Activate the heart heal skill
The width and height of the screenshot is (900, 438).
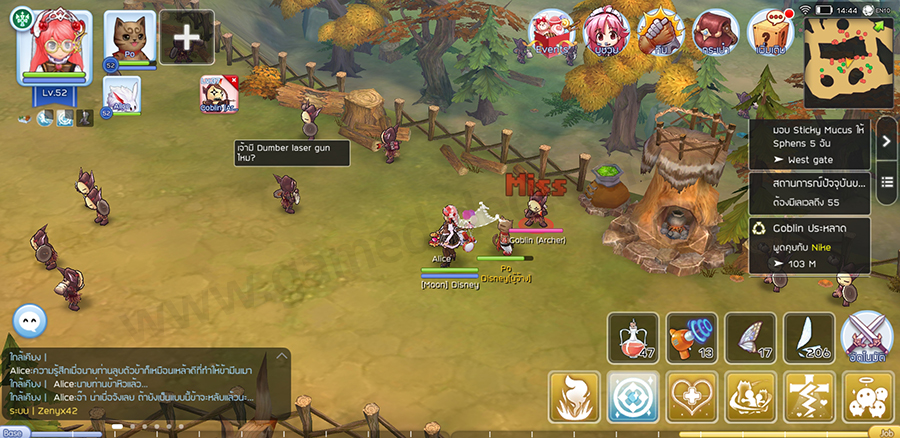tap(690, 397)
